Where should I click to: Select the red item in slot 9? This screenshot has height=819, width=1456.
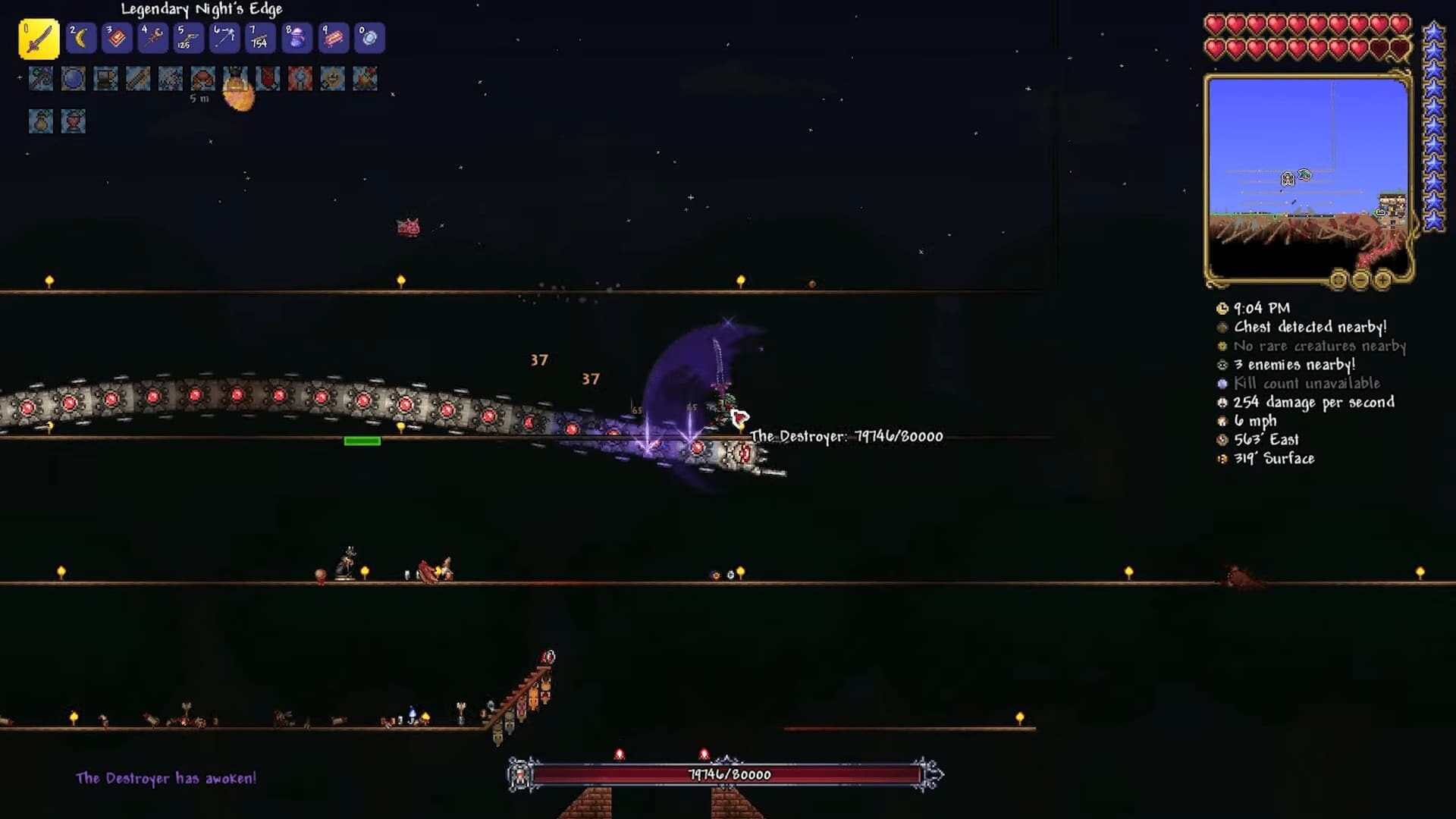pos(333,38)
